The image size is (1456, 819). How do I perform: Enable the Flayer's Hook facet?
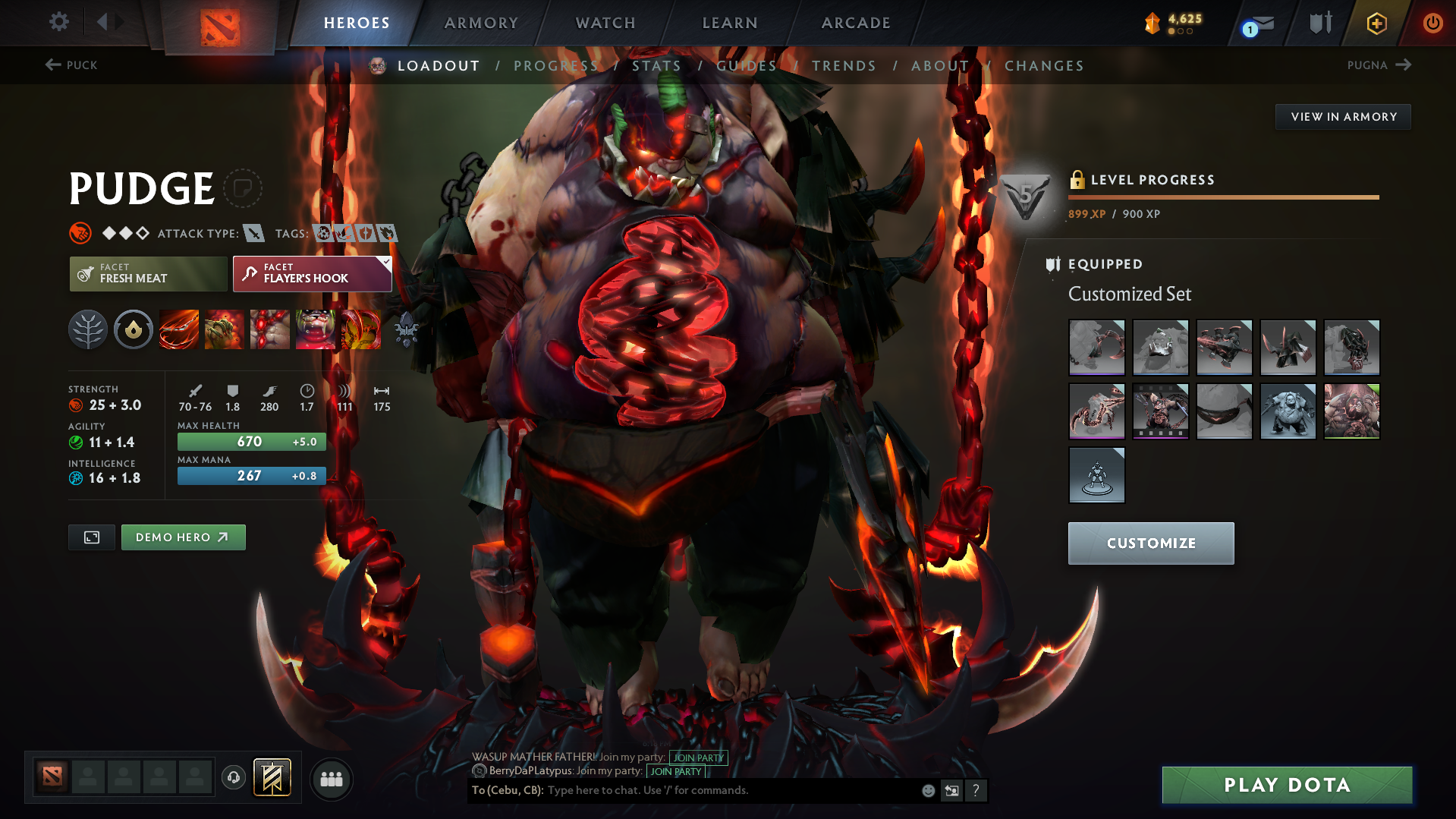coord(311,273)
